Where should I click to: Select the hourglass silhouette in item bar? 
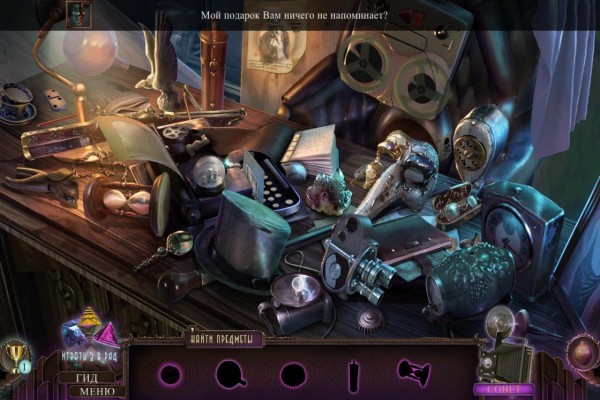point(411,373)
